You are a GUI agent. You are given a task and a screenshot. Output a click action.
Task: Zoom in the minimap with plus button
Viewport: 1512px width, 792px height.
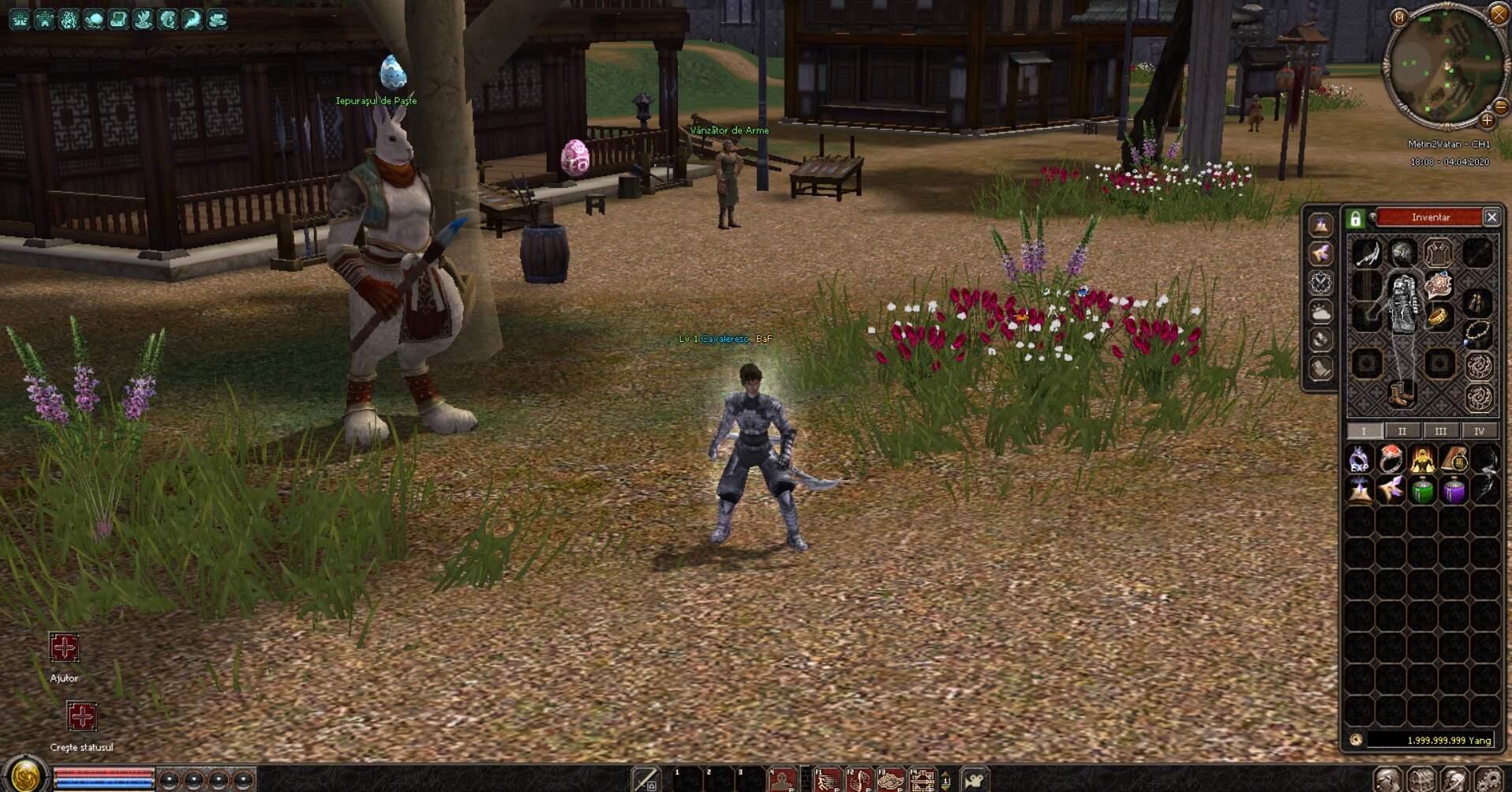(x=1487, y=121)
